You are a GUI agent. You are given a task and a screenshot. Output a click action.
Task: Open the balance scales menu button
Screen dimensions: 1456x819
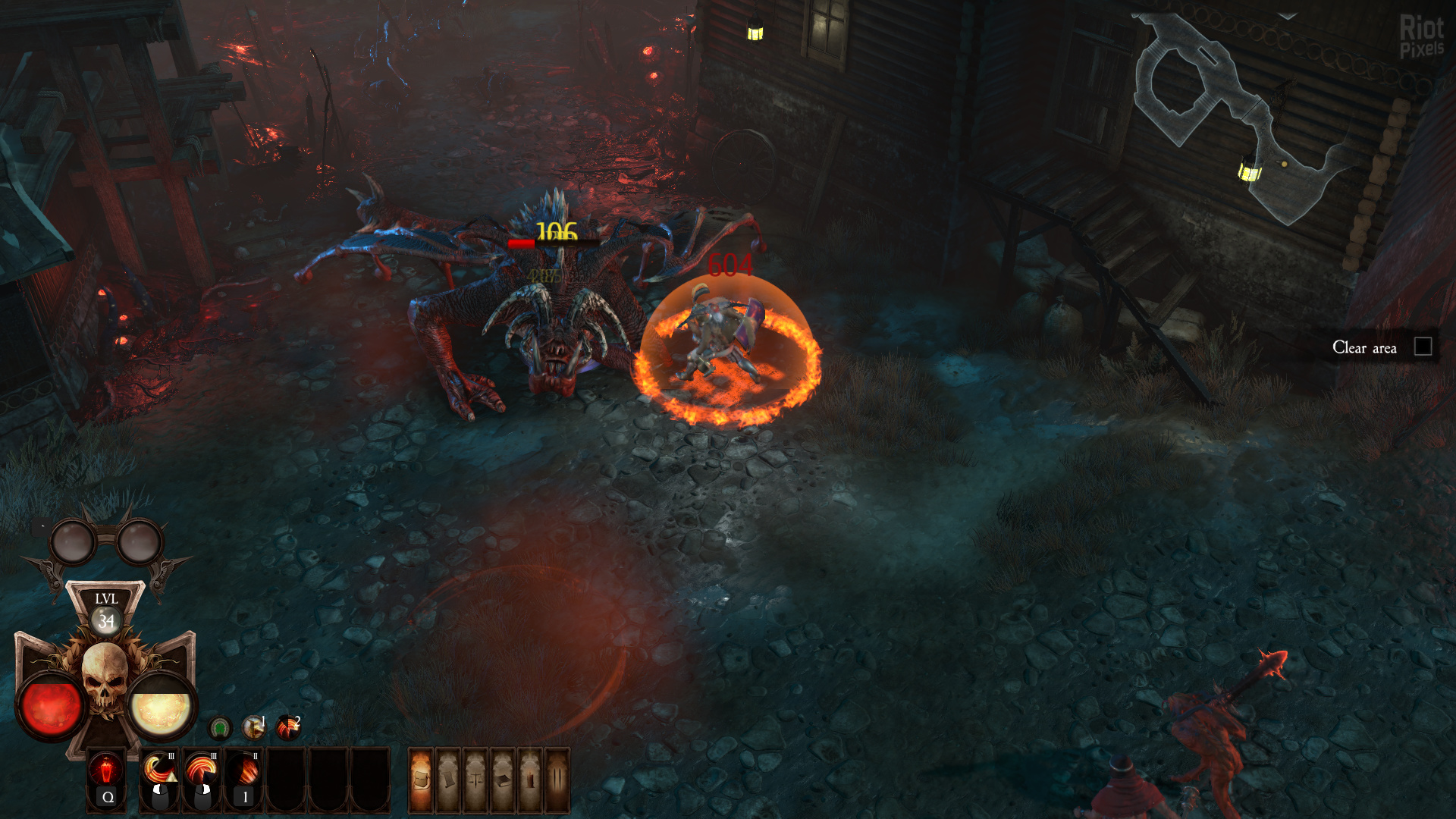coord(475,780)
